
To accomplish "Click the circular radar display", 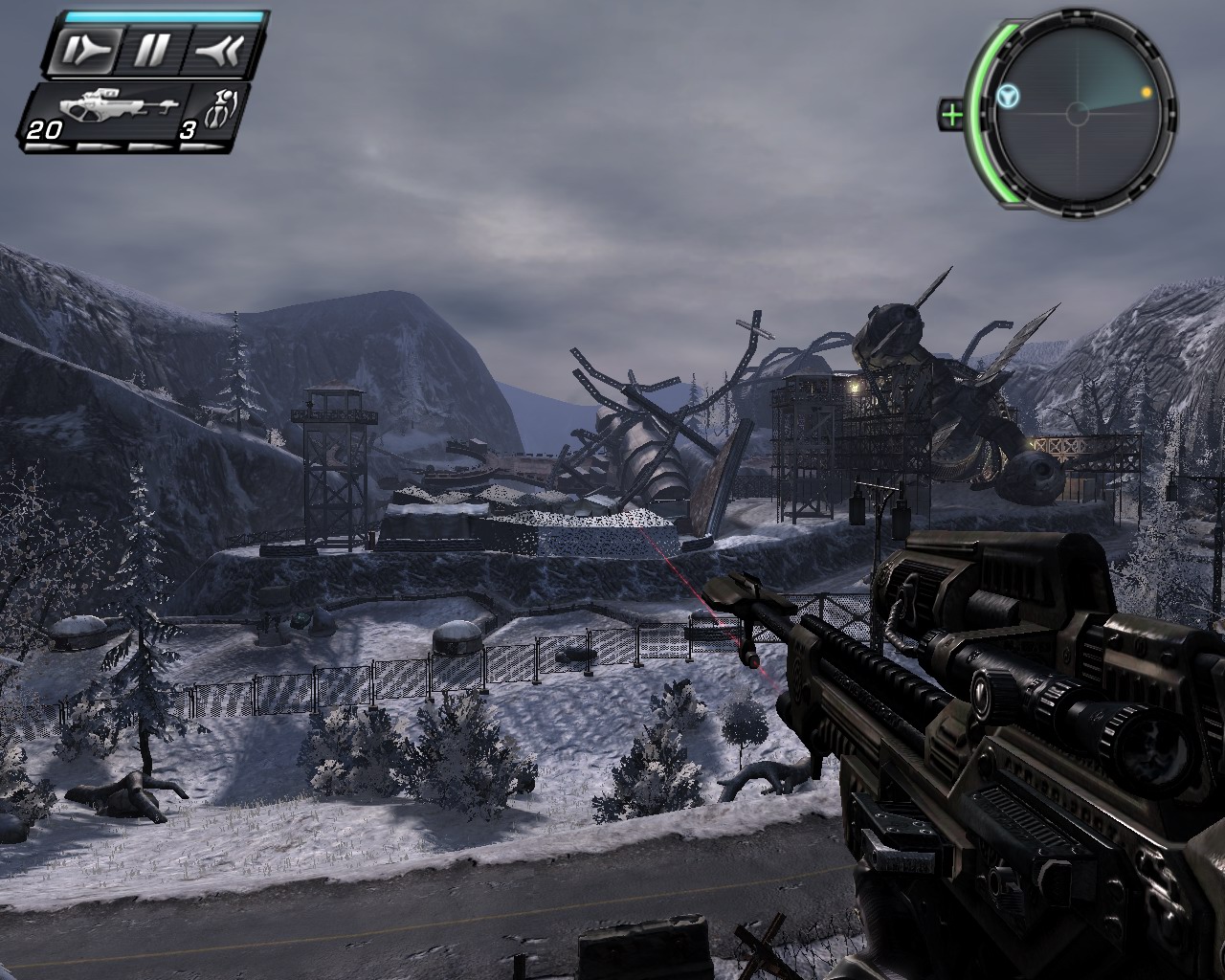I will pyautogui.click(x=1078, y=115).
